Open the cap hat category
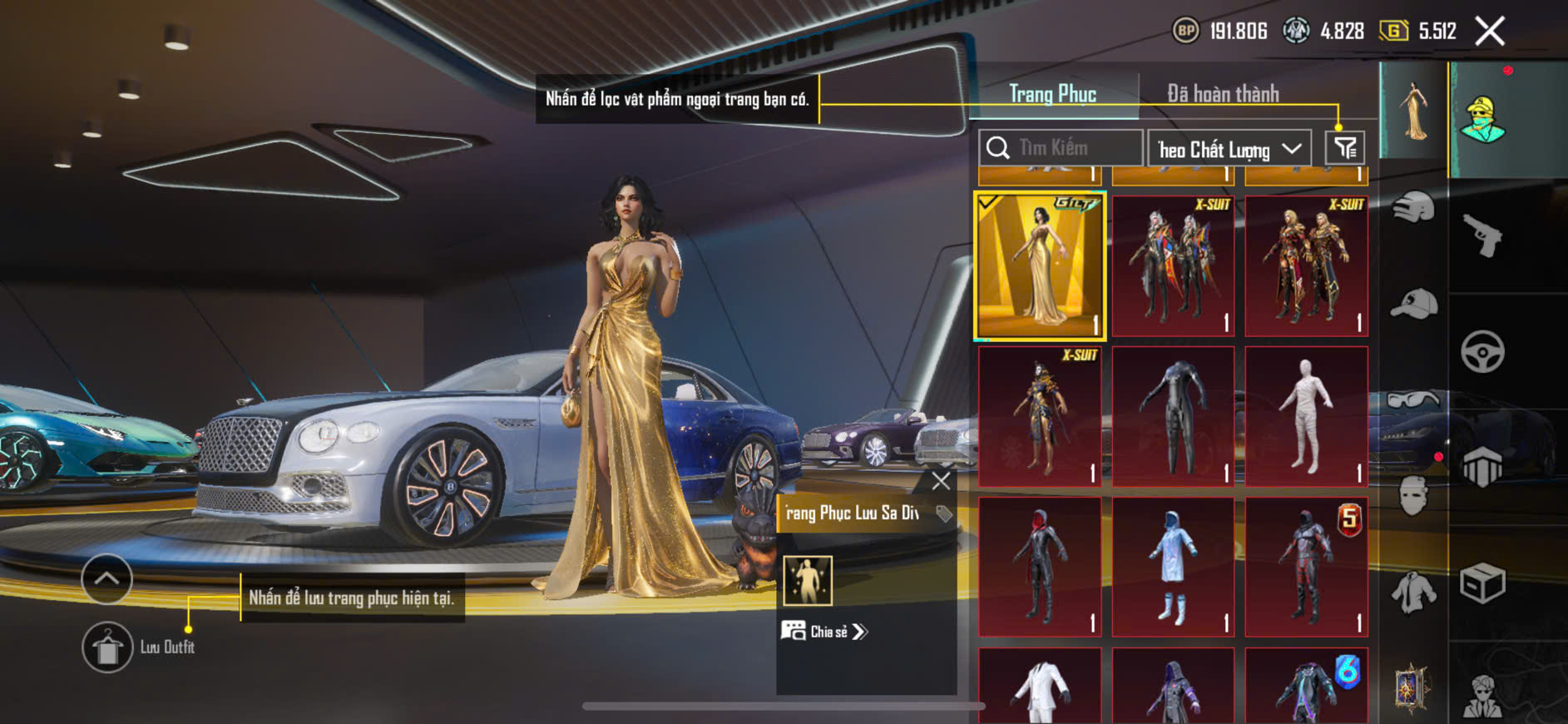This screenshot has height=724, width=1568. 1413,304
